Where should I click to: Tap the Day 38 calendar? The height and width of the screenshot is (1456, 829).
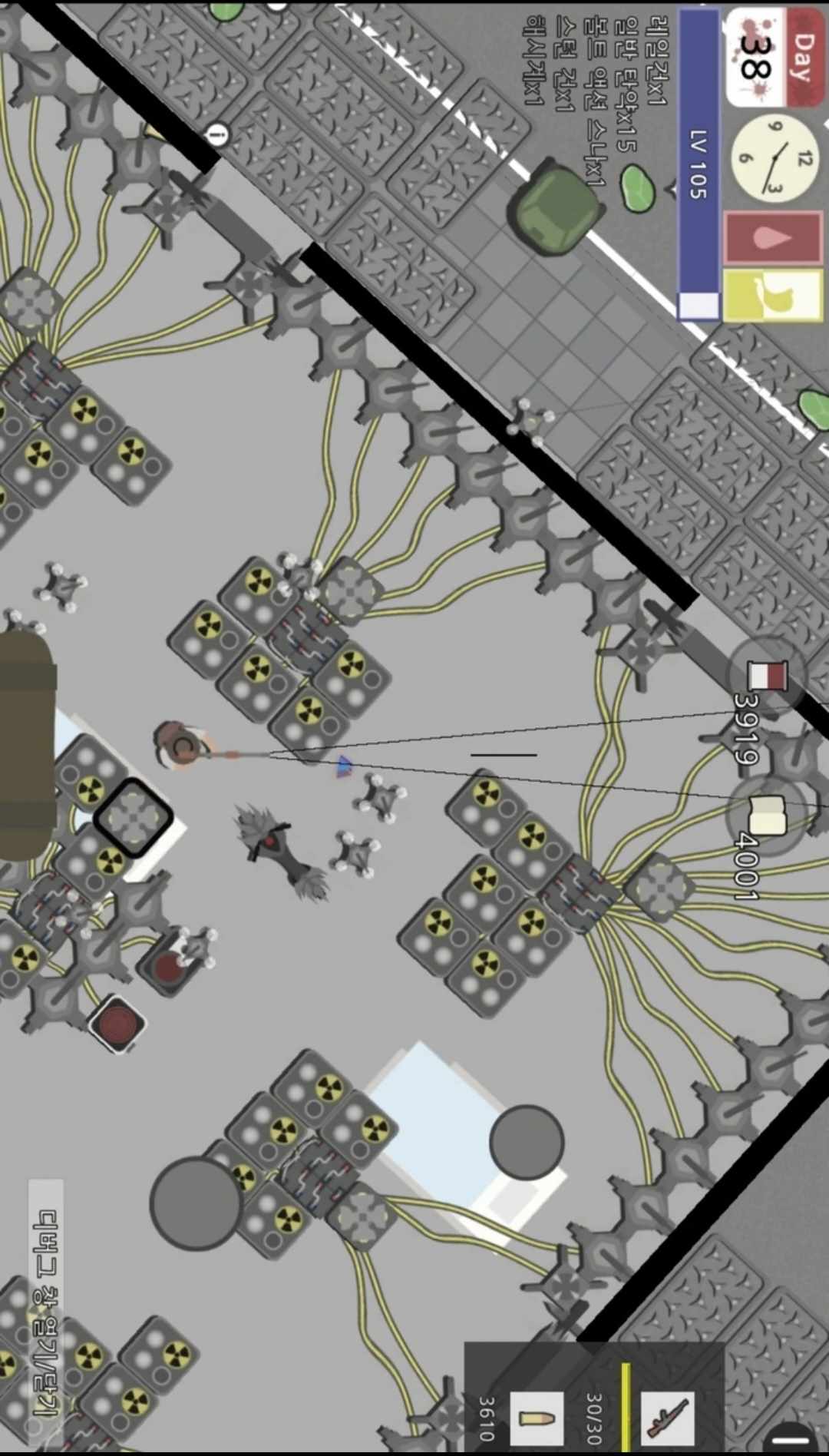pyautogui.click(x=774, y=57)
